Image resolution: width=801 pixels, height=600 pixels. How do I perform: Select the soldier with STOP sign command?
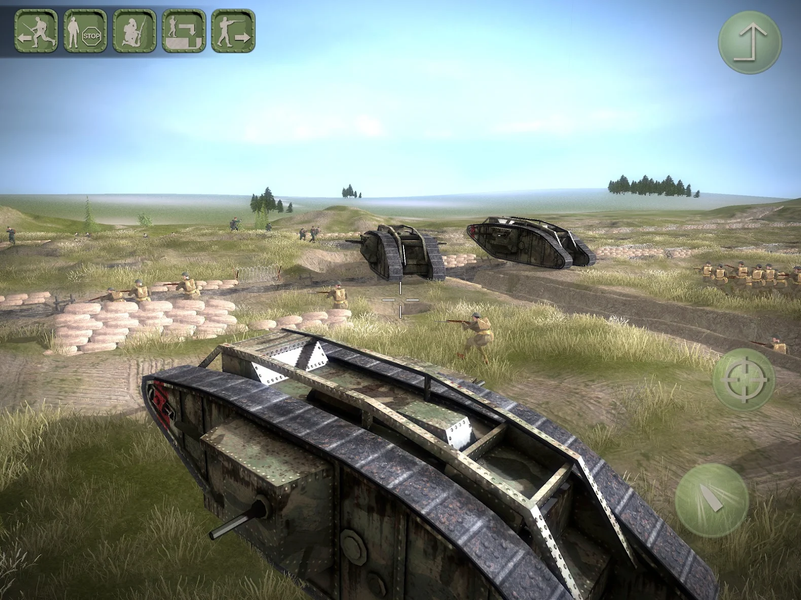tap(85, 31)
